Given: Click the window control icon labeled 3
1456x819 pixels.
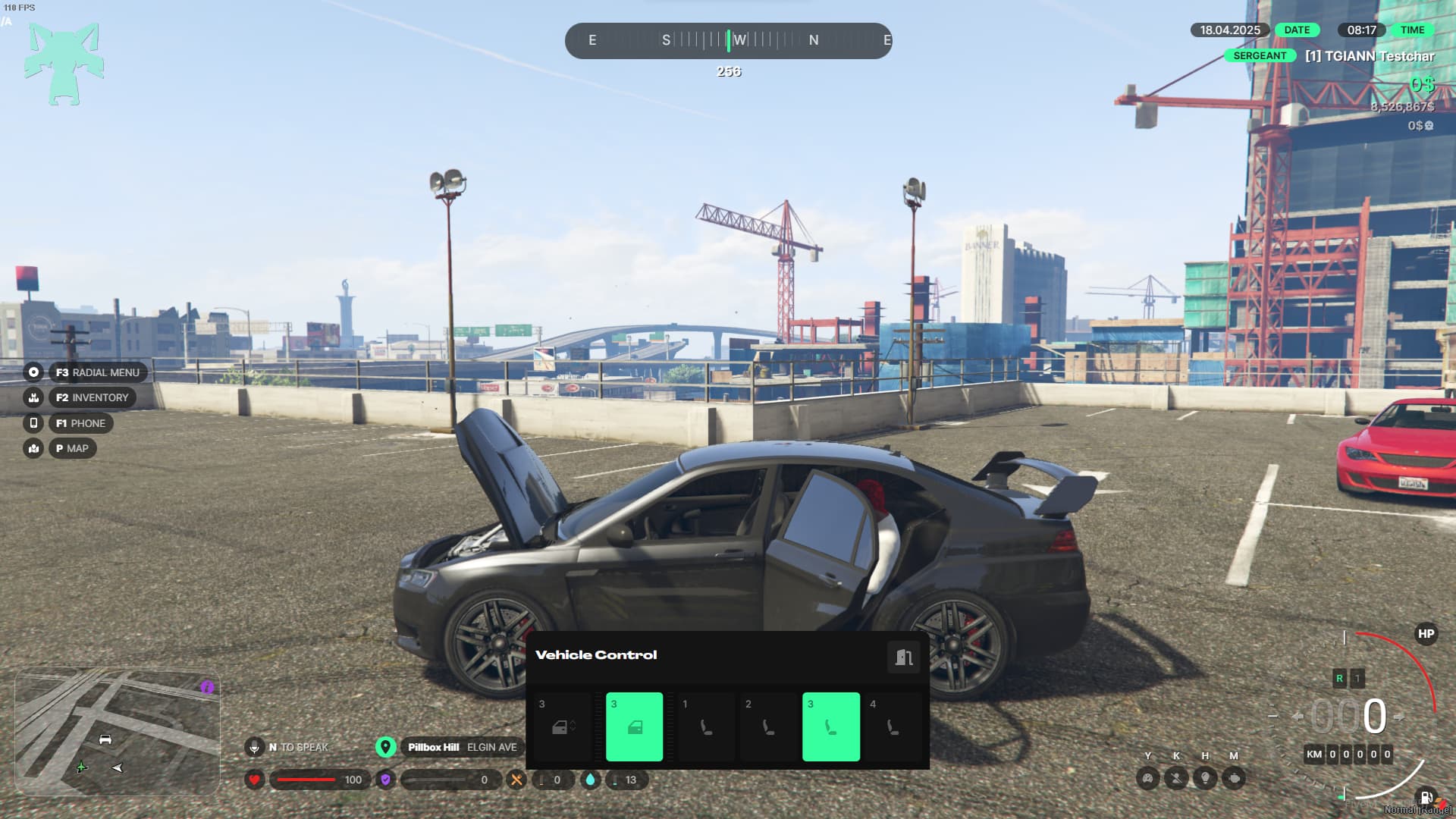Looking at the screenshot, I should coord(562,726).
